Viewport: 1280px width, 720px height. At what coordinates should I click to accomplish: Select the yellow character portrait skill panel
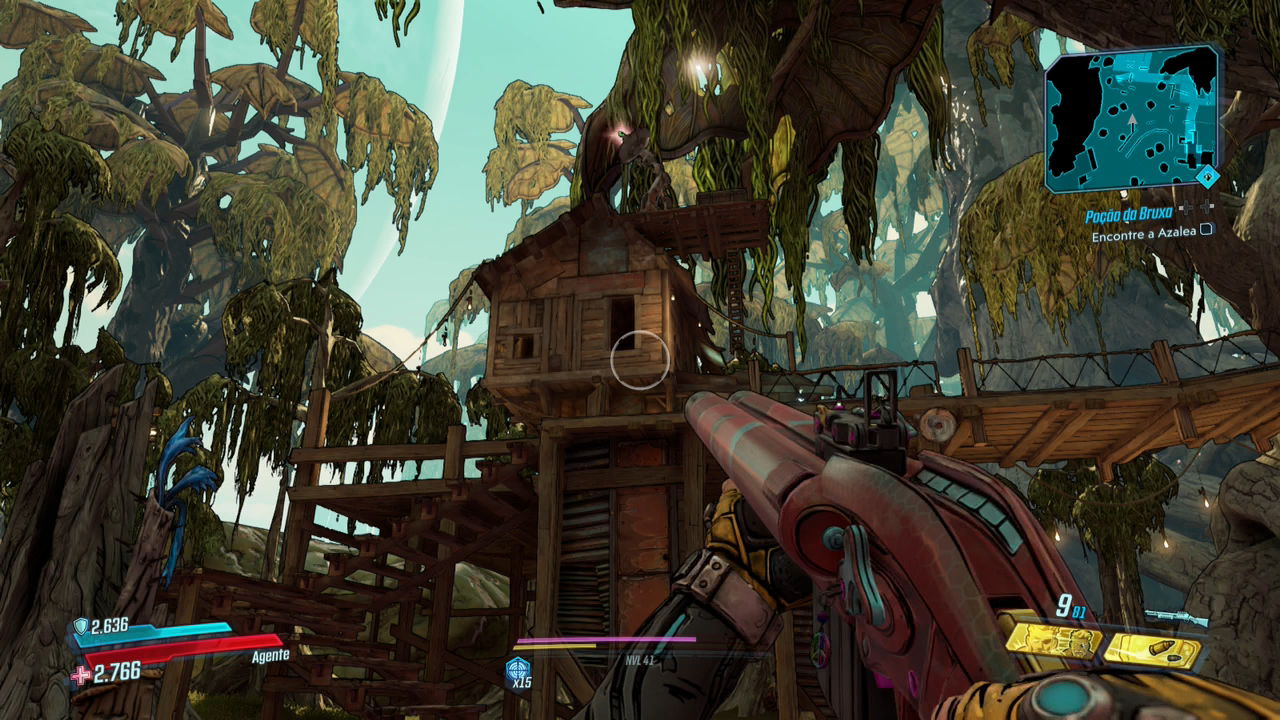pos(1052,640)
